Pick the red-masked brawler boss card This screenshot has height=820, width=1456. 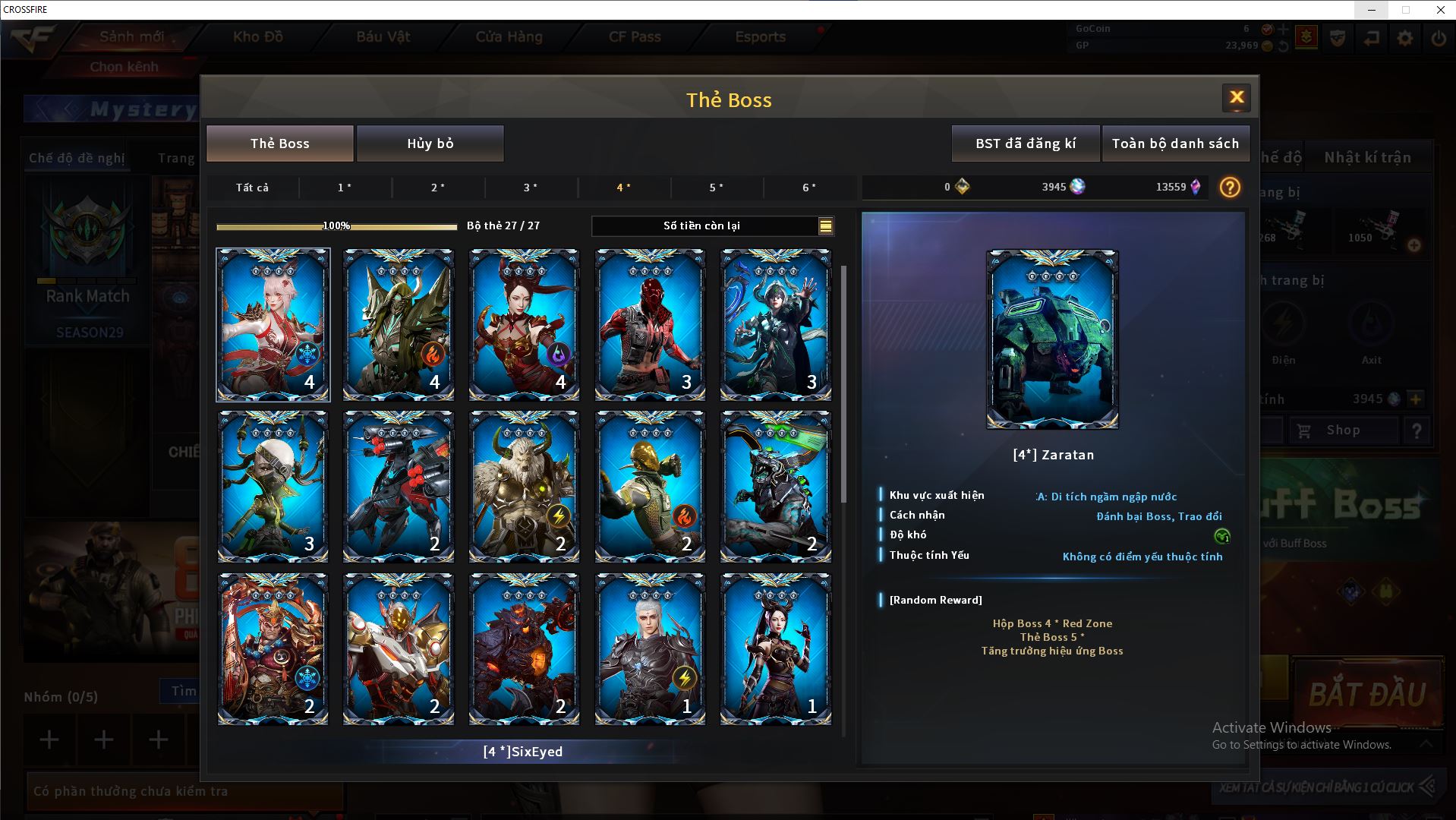point(650,324)
